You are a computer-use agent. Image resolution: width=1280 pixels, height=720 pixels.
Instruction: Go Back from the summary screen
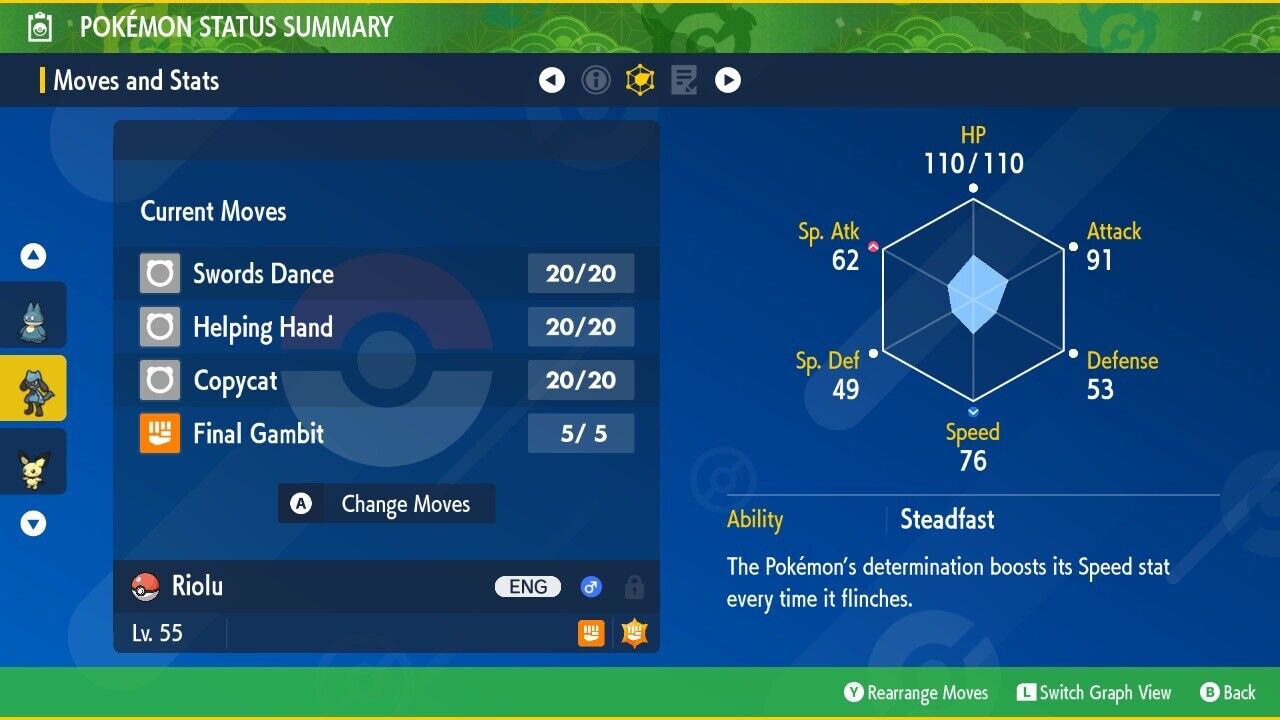pos(1228,693)
